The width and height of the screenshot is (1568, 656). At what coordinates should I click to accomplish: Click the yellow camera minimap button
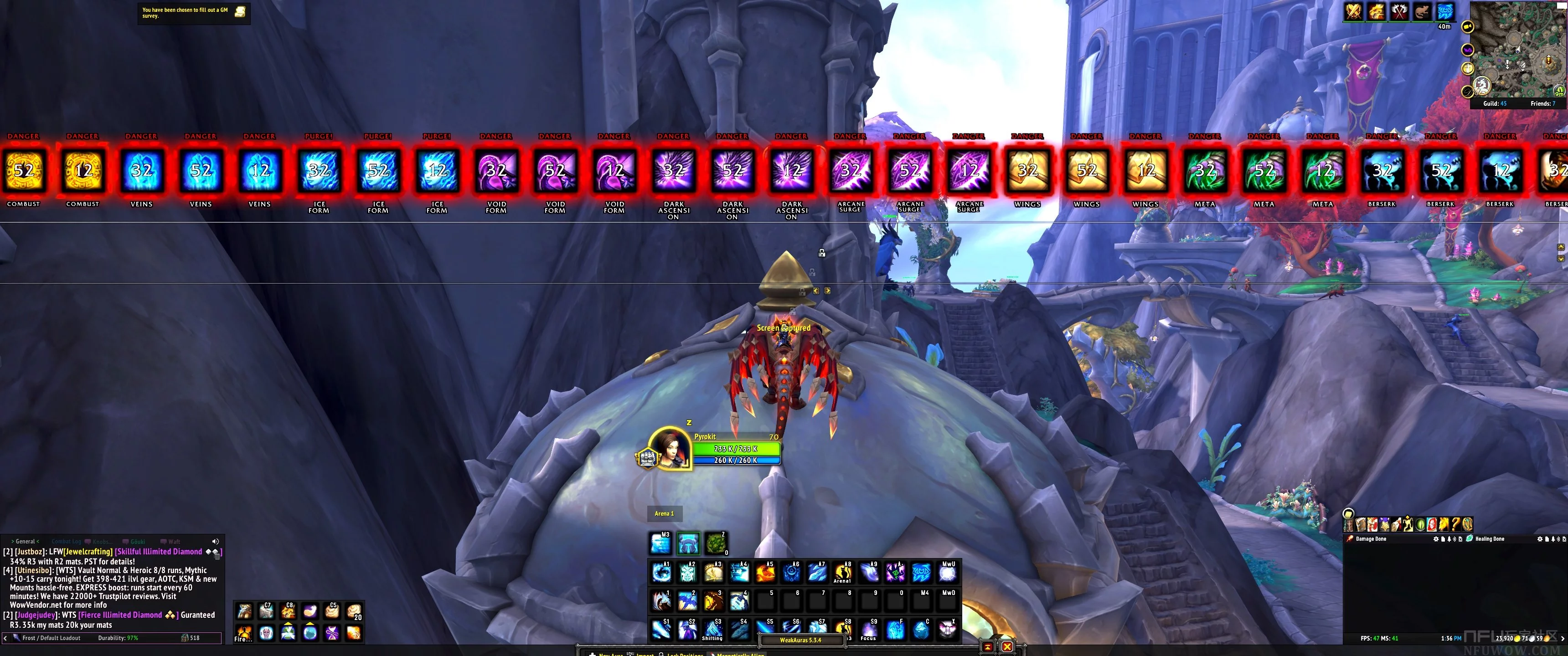click(x=1468, y=27)
